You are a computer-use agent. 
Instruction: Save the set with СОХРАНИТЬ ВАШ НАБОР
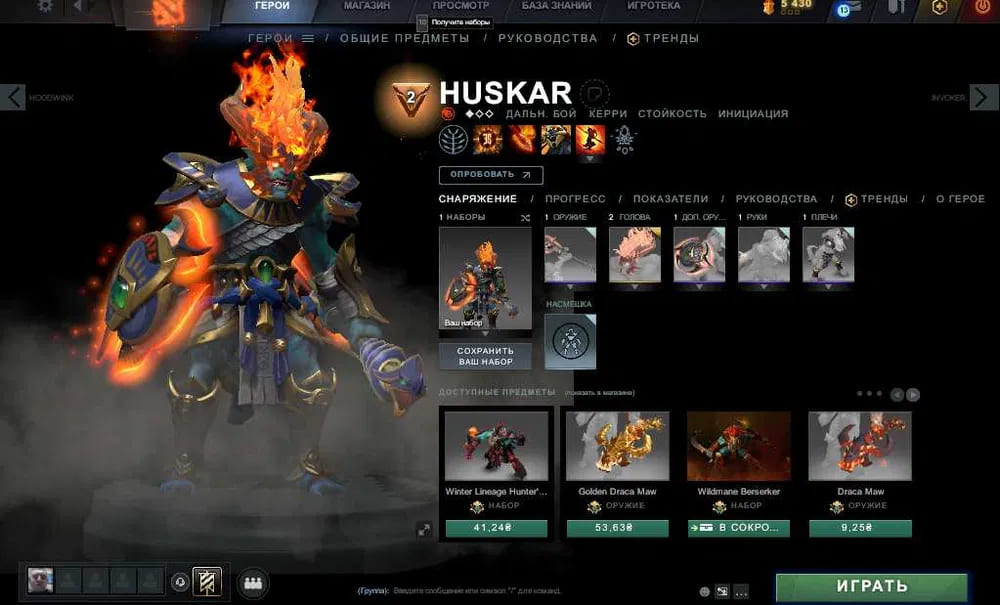coord(485,356)
